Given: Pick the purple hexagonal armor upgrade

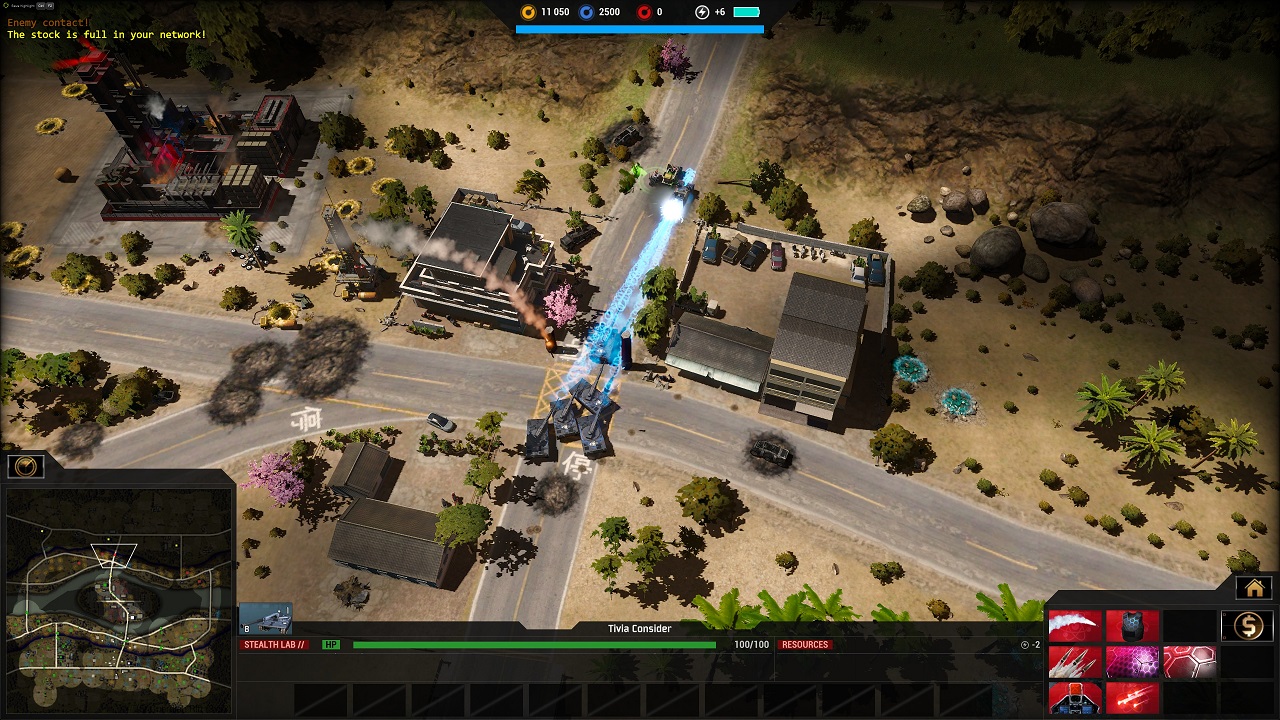Looking at the screenshot, I should 1131,661.
